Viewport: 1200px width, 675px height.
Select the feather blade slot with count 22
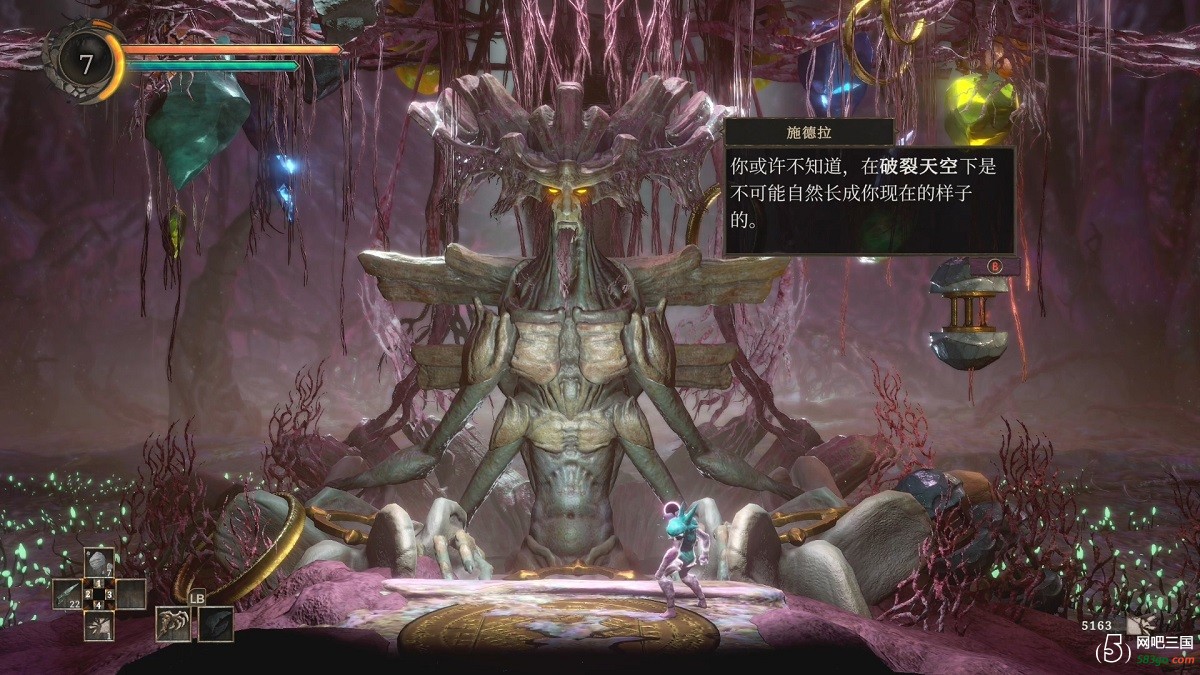pos(66,594)
